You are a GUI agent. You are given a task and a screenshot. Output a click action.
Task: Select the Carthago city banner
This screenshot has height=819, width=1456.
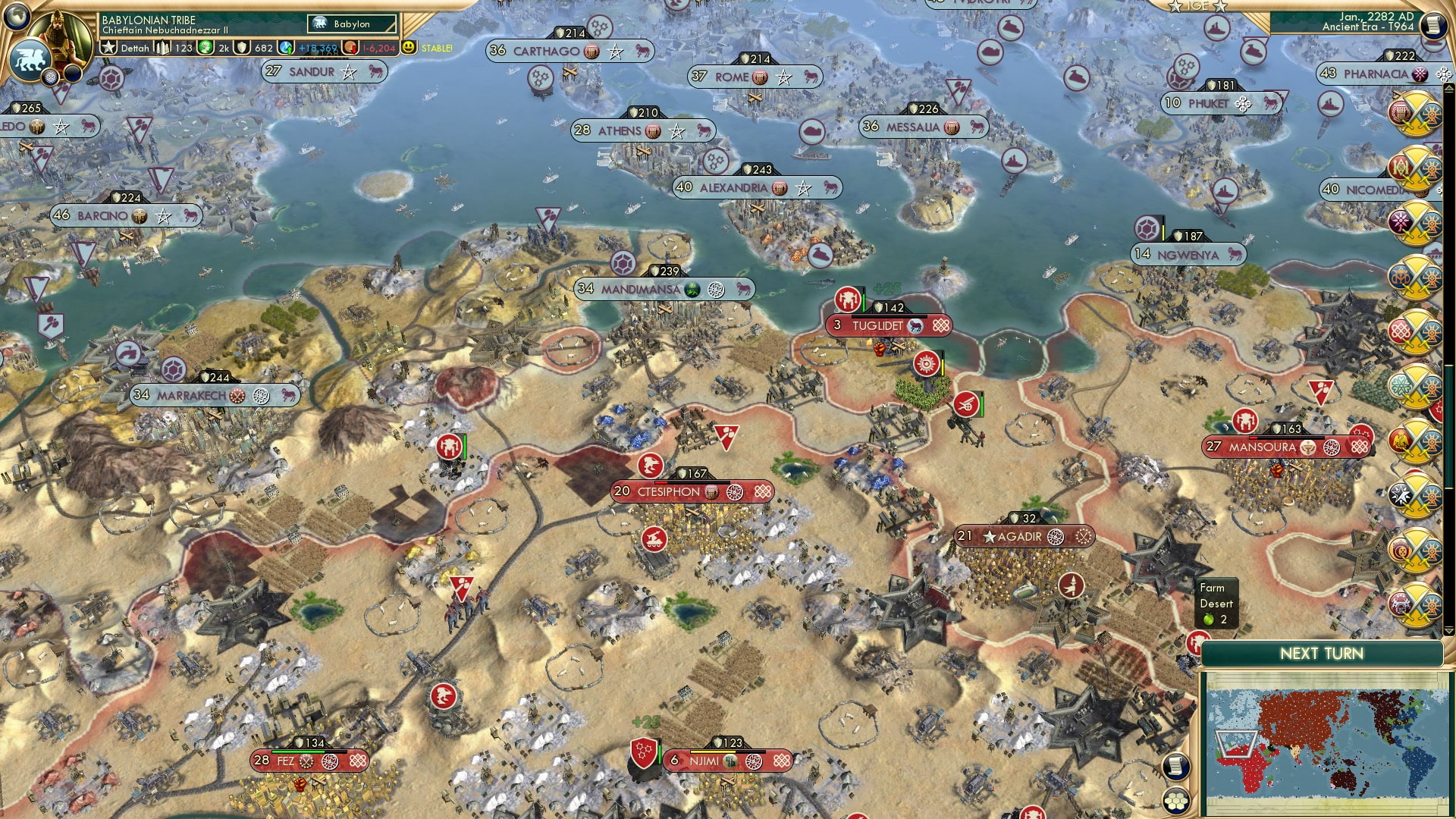click(x=569, y=52)
